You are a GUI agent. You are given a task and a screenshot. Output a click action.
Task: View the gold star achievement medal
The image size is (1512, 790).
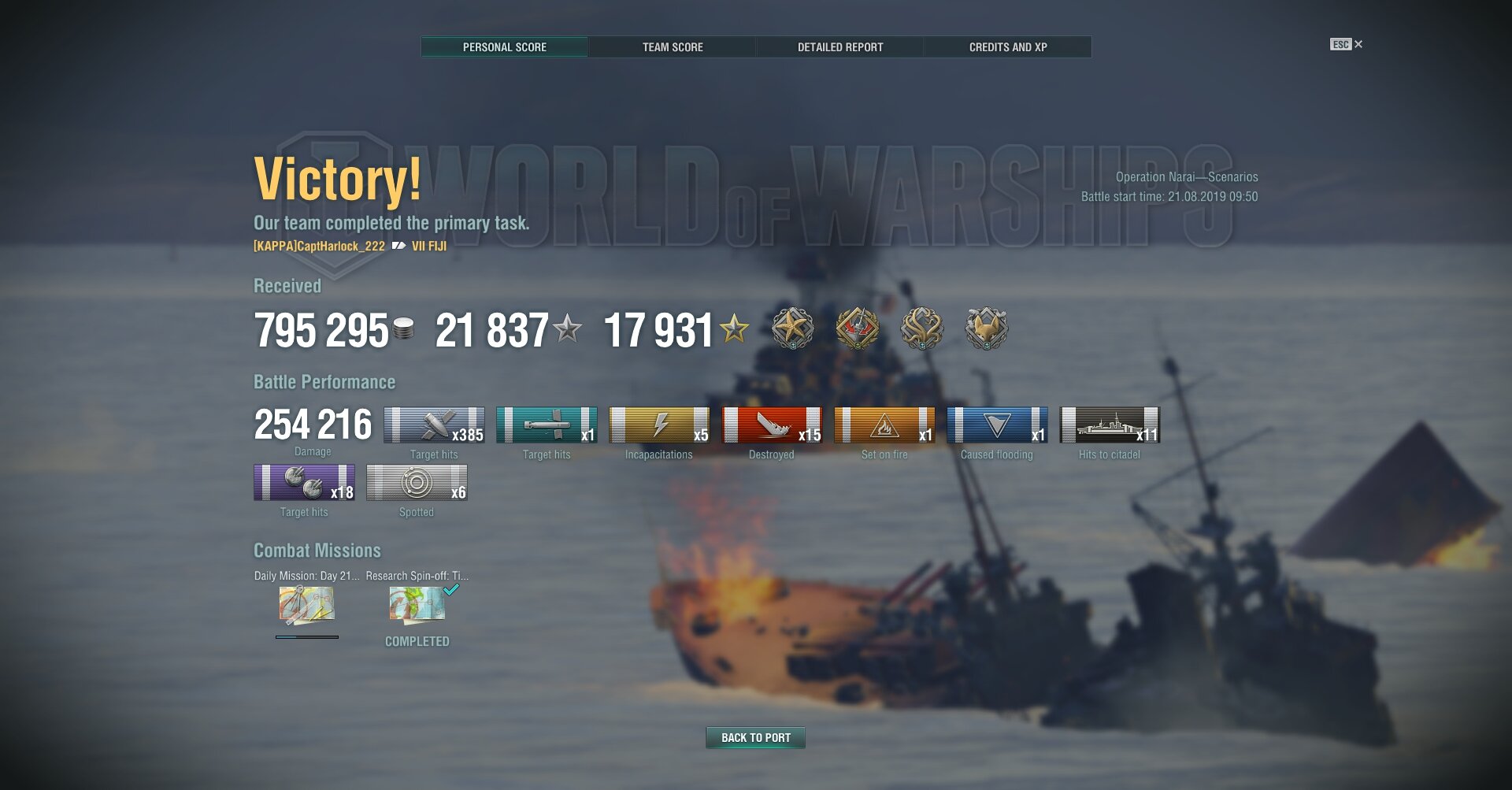click(x=792, y=328)
